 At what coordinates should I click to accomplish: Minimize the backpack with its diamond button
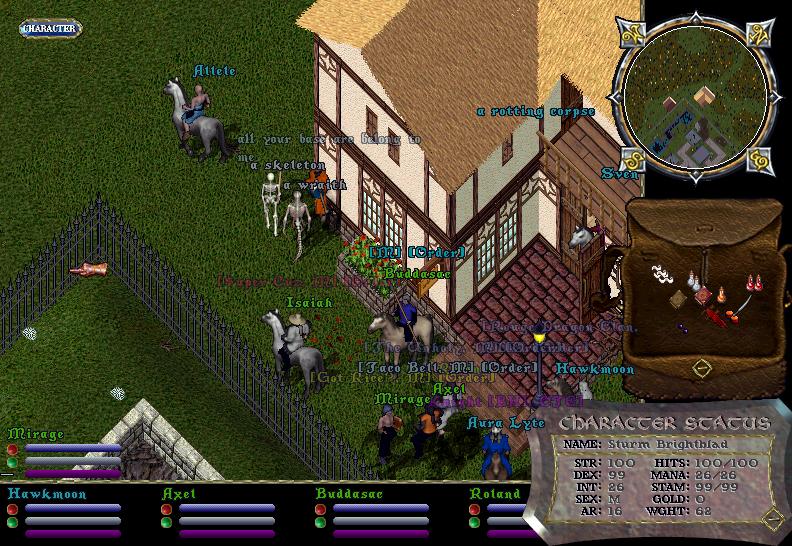point(701,368)
